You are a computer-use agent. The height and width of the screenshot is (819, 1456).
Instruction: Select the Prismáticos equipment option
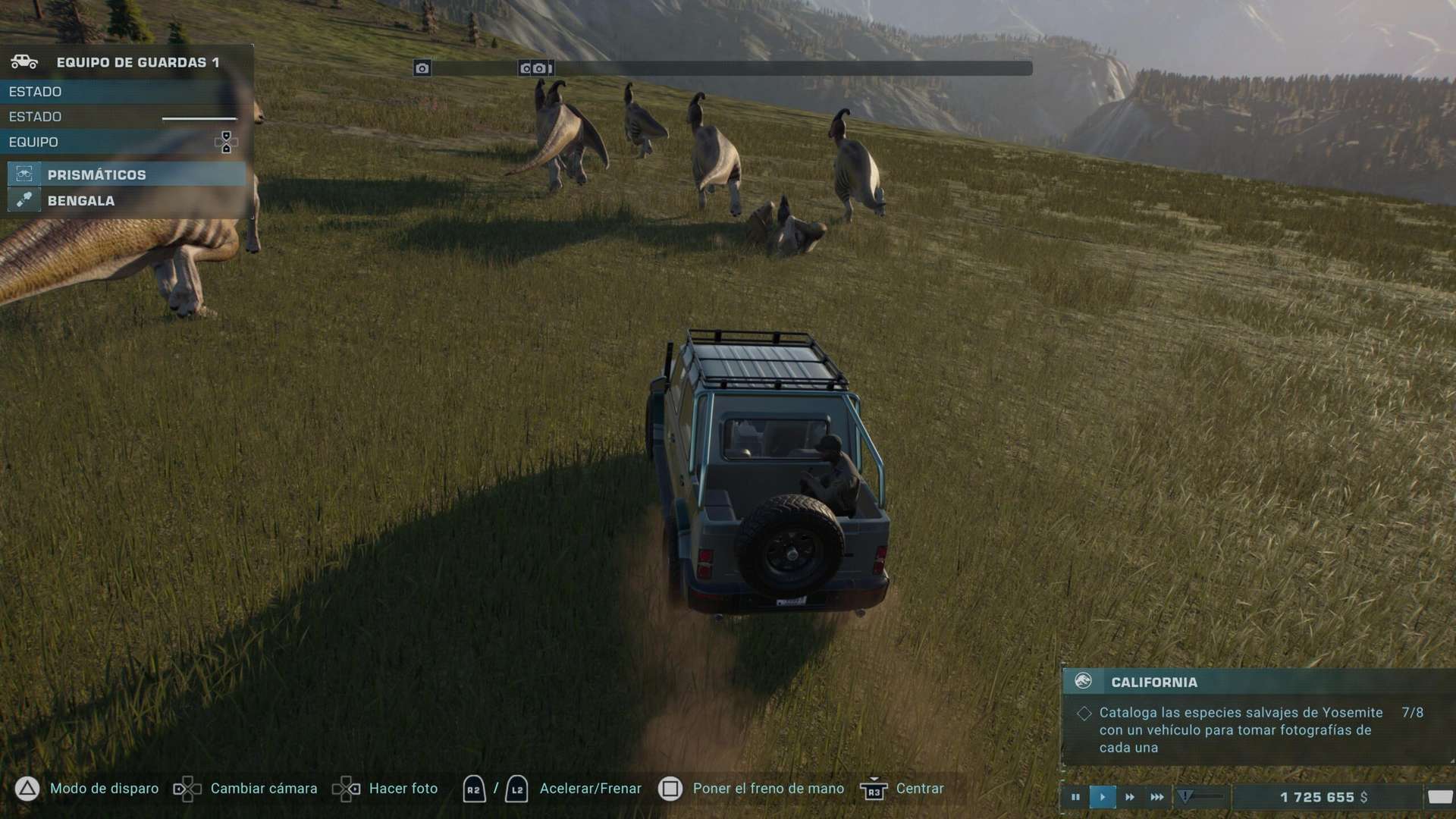click(x=96, y=174)
